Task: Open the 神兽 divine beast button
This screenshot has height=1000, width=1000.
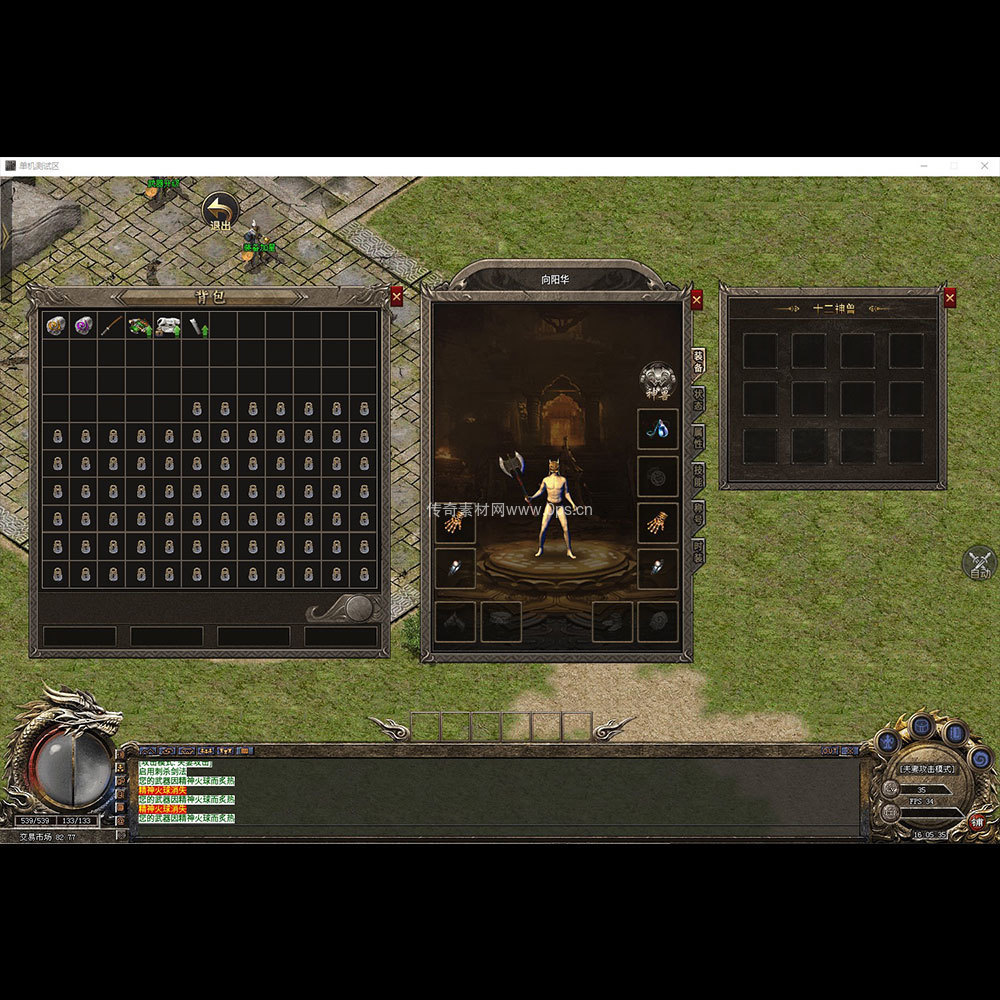Action: coord(658,379)
